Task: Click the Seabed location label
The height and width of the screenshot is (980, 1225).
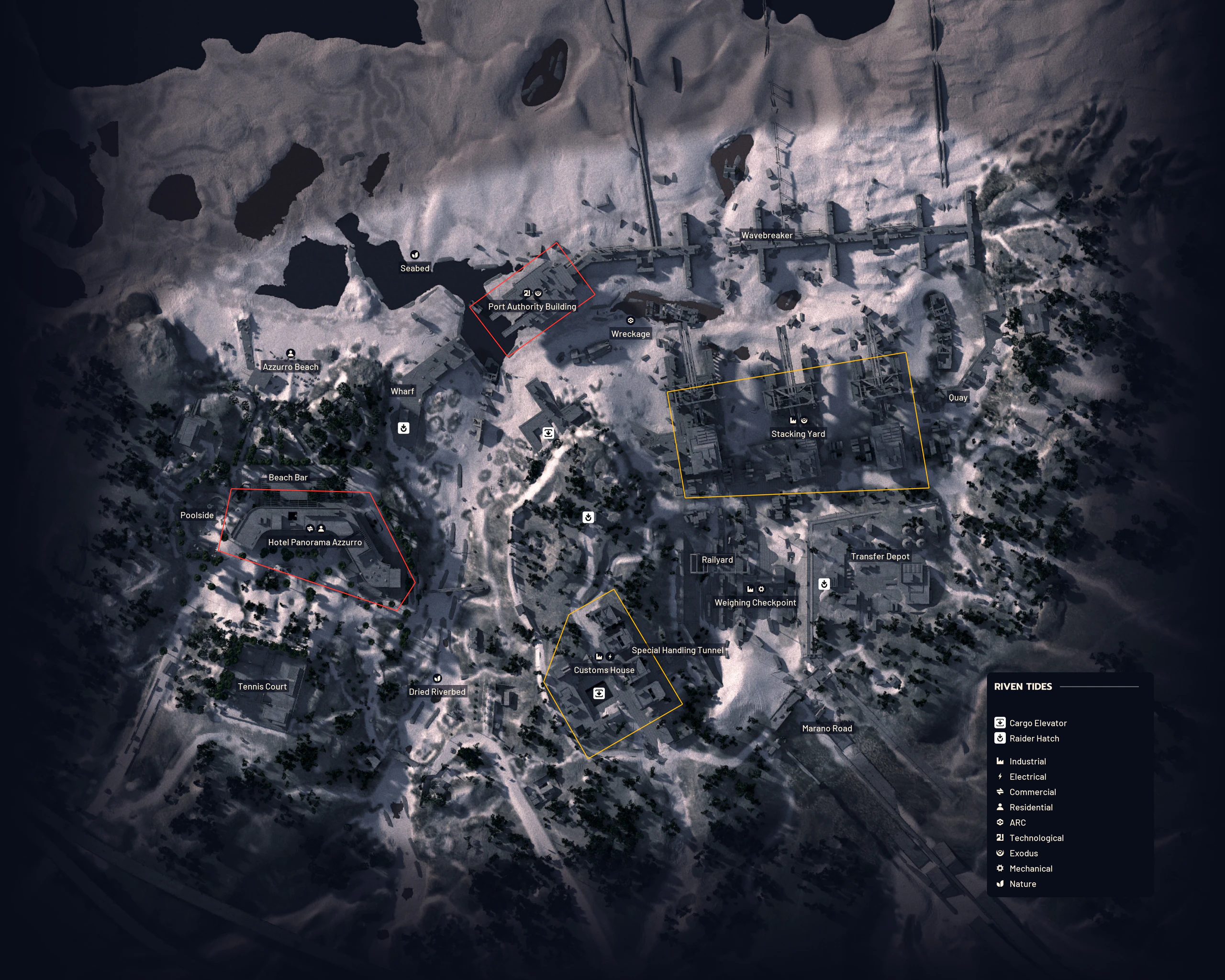Action: 415,268
